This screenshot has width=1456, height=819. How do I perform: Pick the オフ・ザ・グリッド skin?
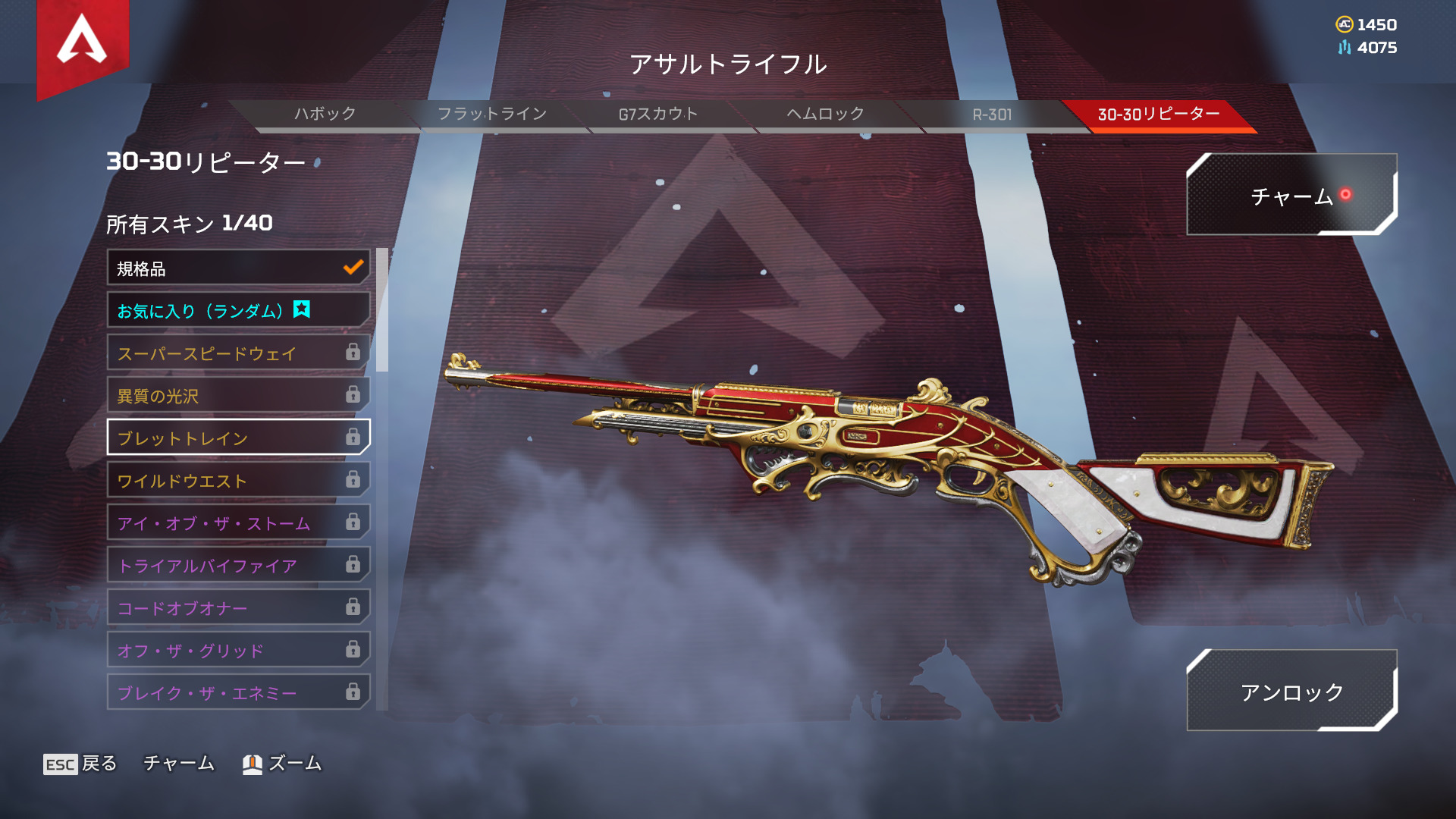(238, 651)
